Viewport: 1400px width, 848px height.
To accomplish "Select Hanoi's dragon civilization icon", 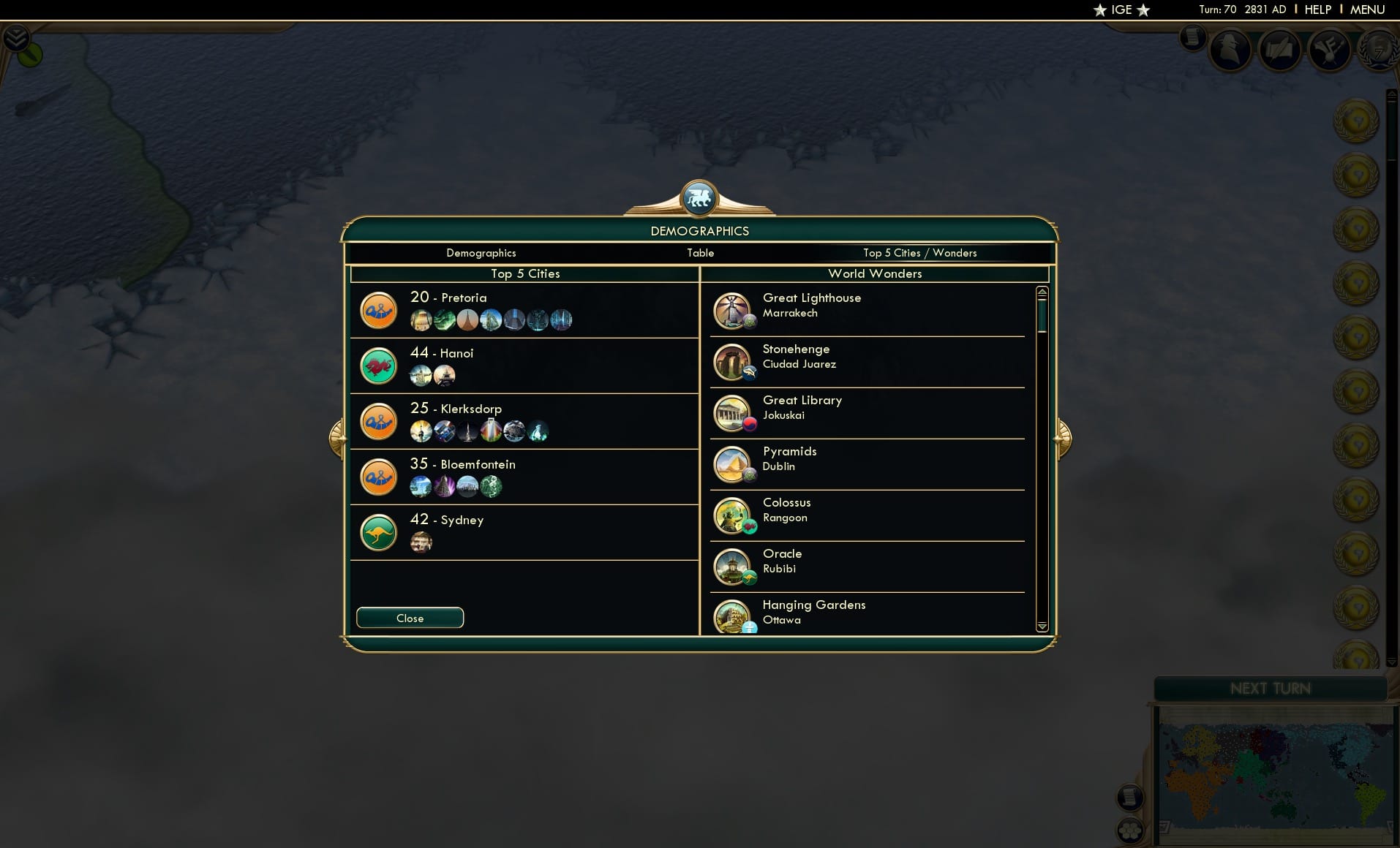I will (379, 366).
